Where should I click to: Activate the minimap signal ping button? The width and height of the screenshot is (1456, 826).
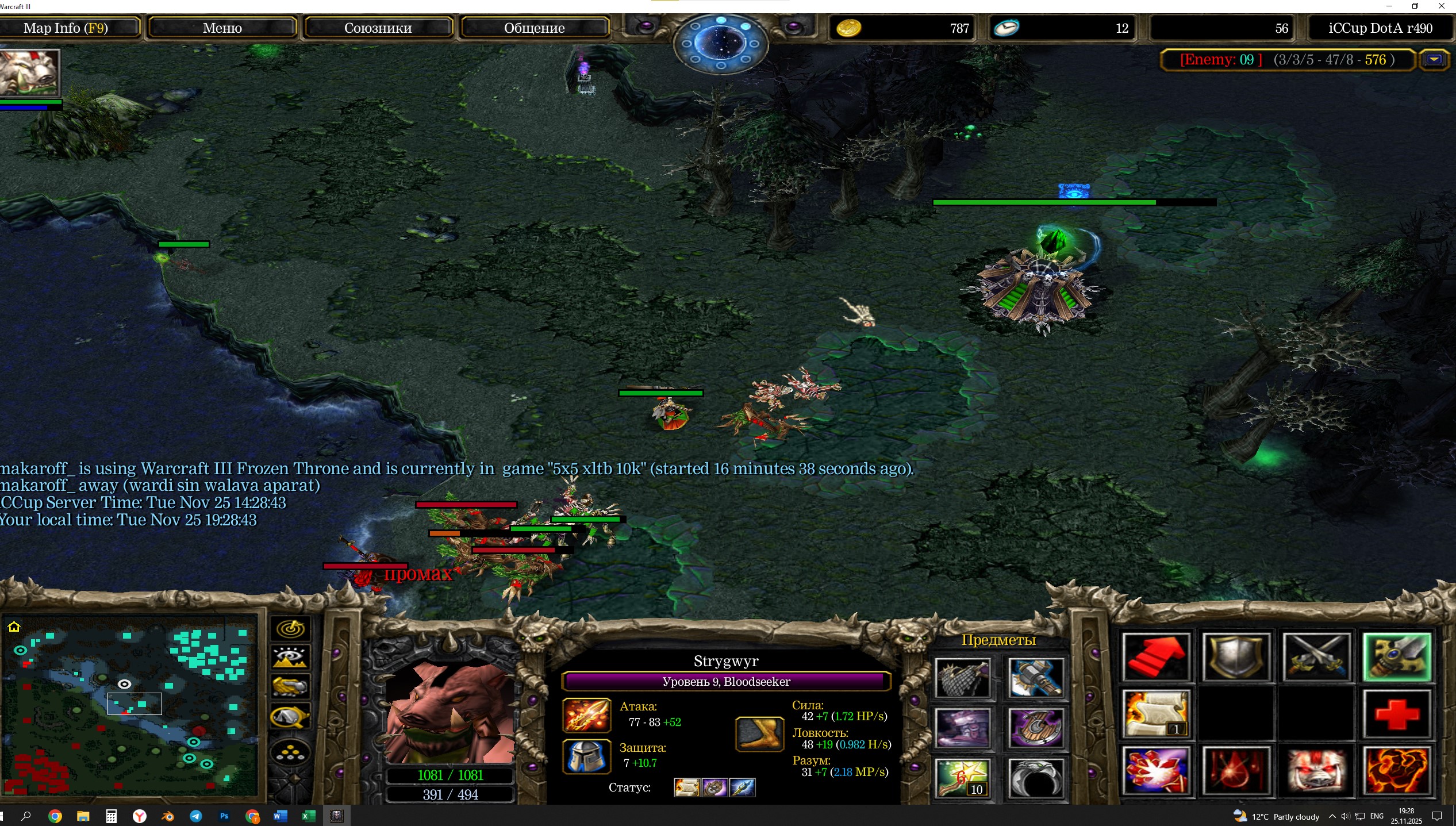[290, 629]
